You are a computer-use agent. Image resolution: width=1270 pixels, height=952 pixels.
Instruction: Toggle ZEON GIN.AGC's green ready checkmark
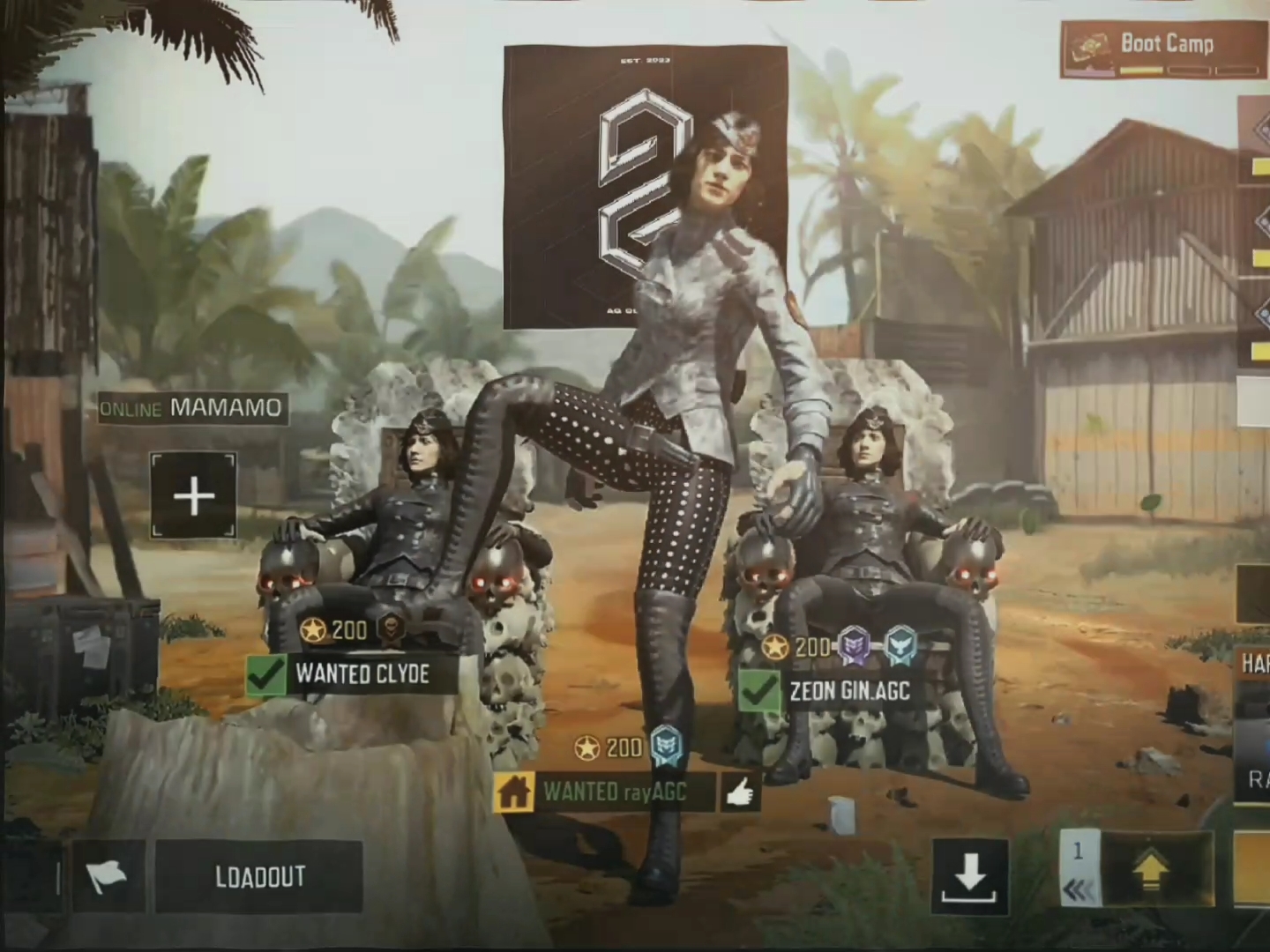click(758, 691)
